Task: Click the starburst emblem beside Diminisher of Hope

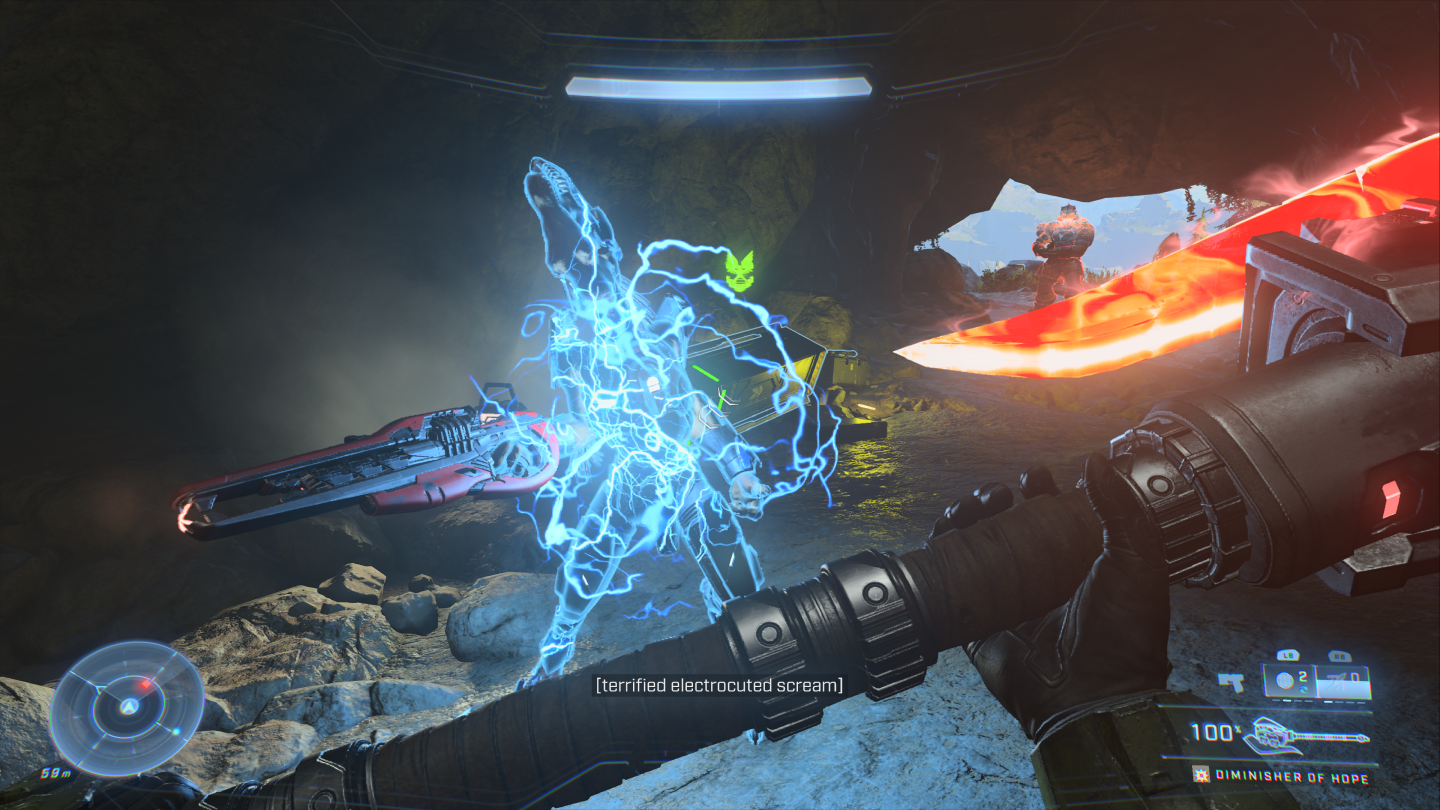Action: (1200, 776)
